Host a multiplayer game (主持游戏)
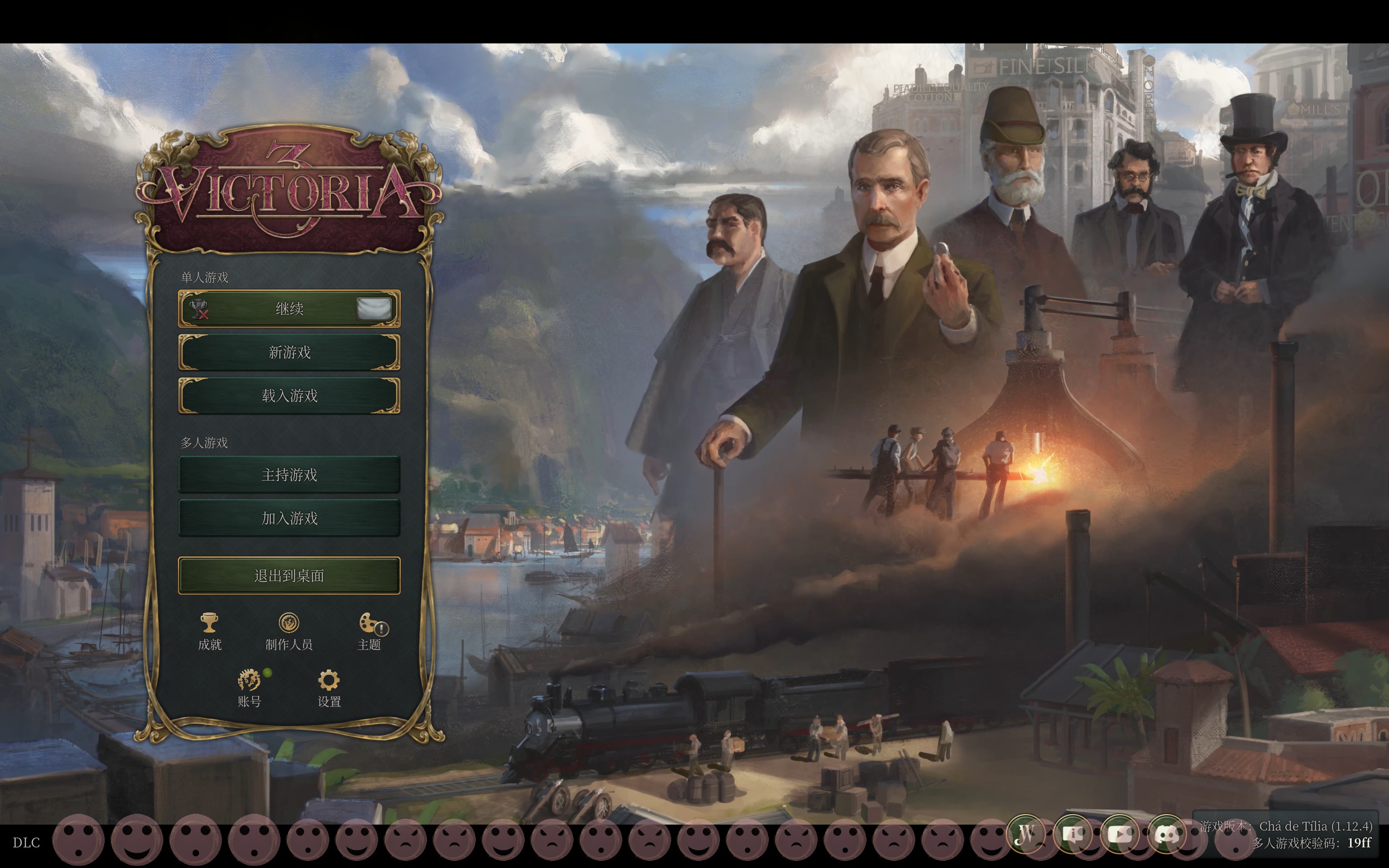The width and height of the screenshot is (1389, 868). 289,475
